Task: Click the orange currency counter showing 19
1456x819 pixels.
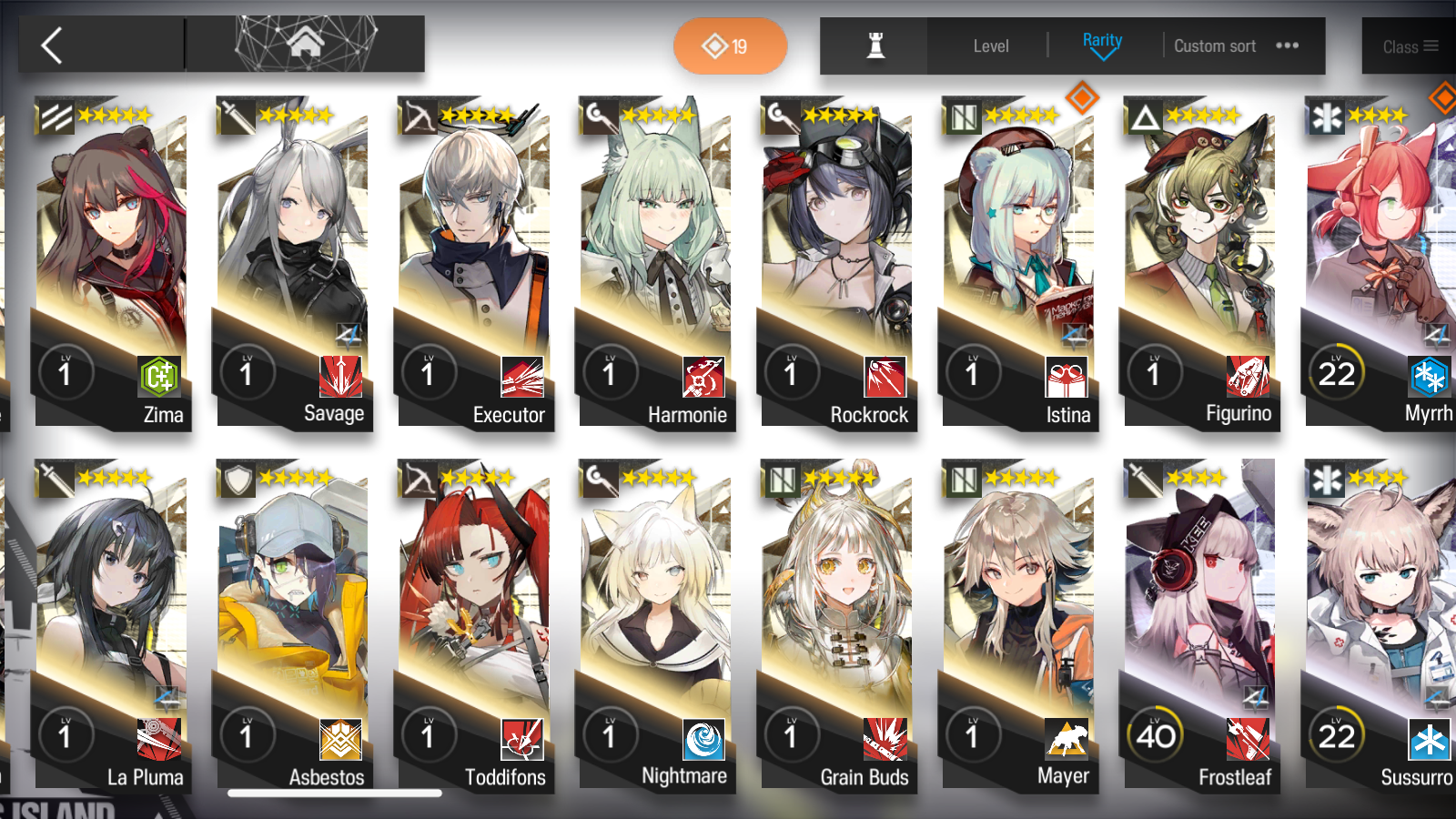Action: pyautogui.click(x=729, y=45)
